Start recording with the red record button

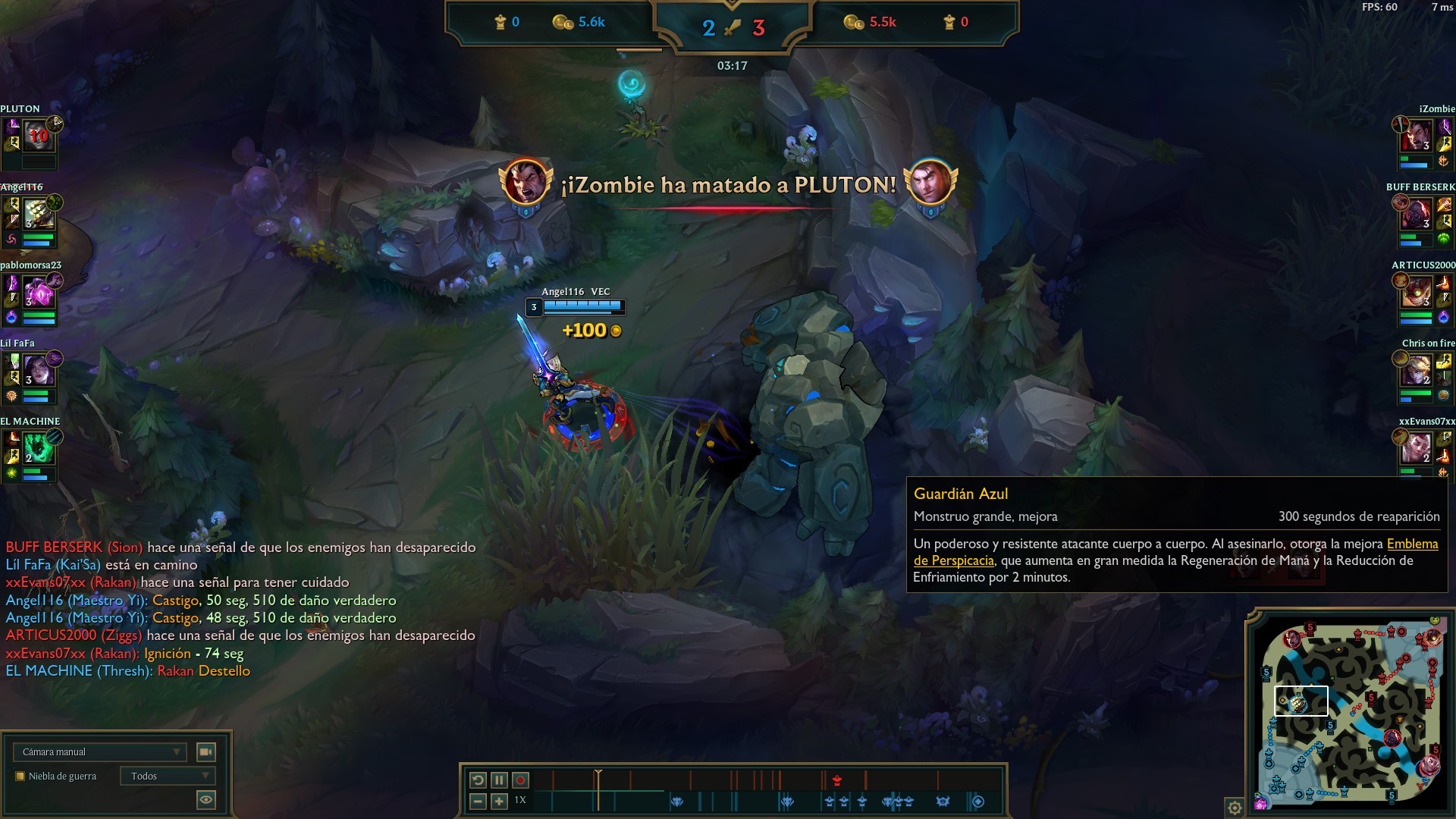pos(520,780)
